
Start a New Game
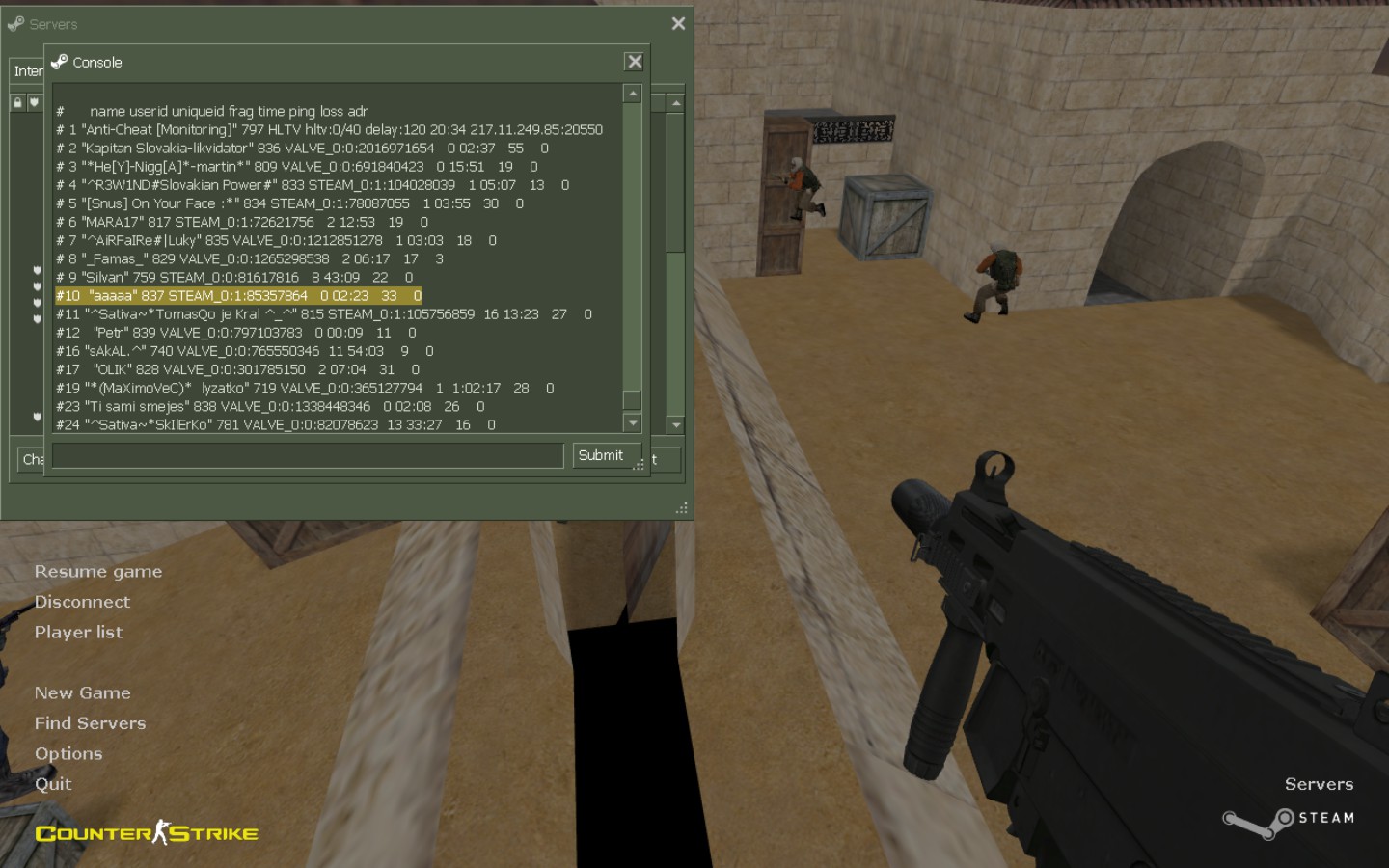coord(82,693)
